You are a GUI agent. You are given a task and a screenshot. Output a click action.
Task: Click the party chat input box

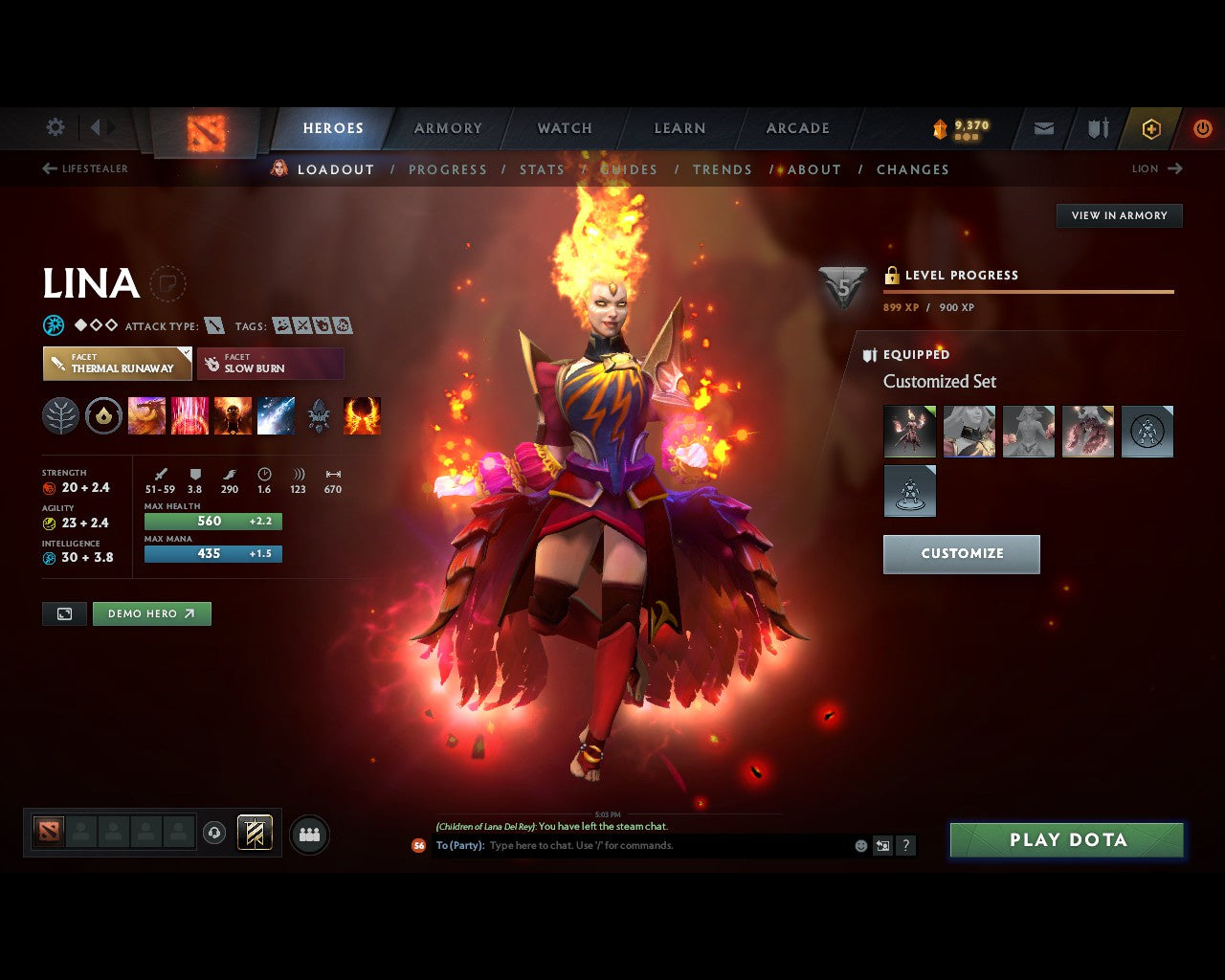pyautogui.click(x=660, y=846)
